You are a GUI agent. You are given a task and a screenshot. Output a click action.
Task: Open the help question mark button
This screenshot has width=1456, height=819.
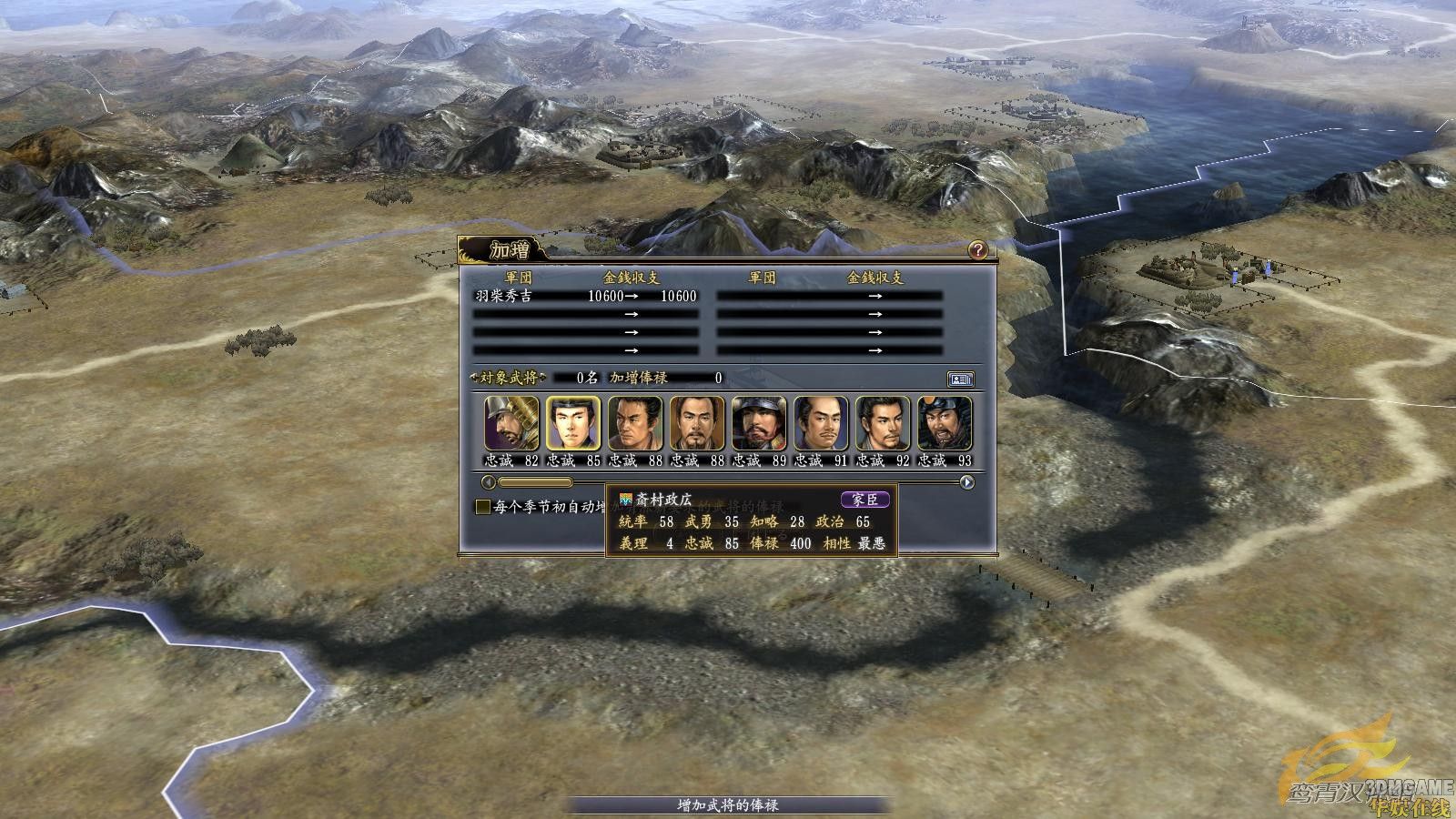[x=978, y=250]
